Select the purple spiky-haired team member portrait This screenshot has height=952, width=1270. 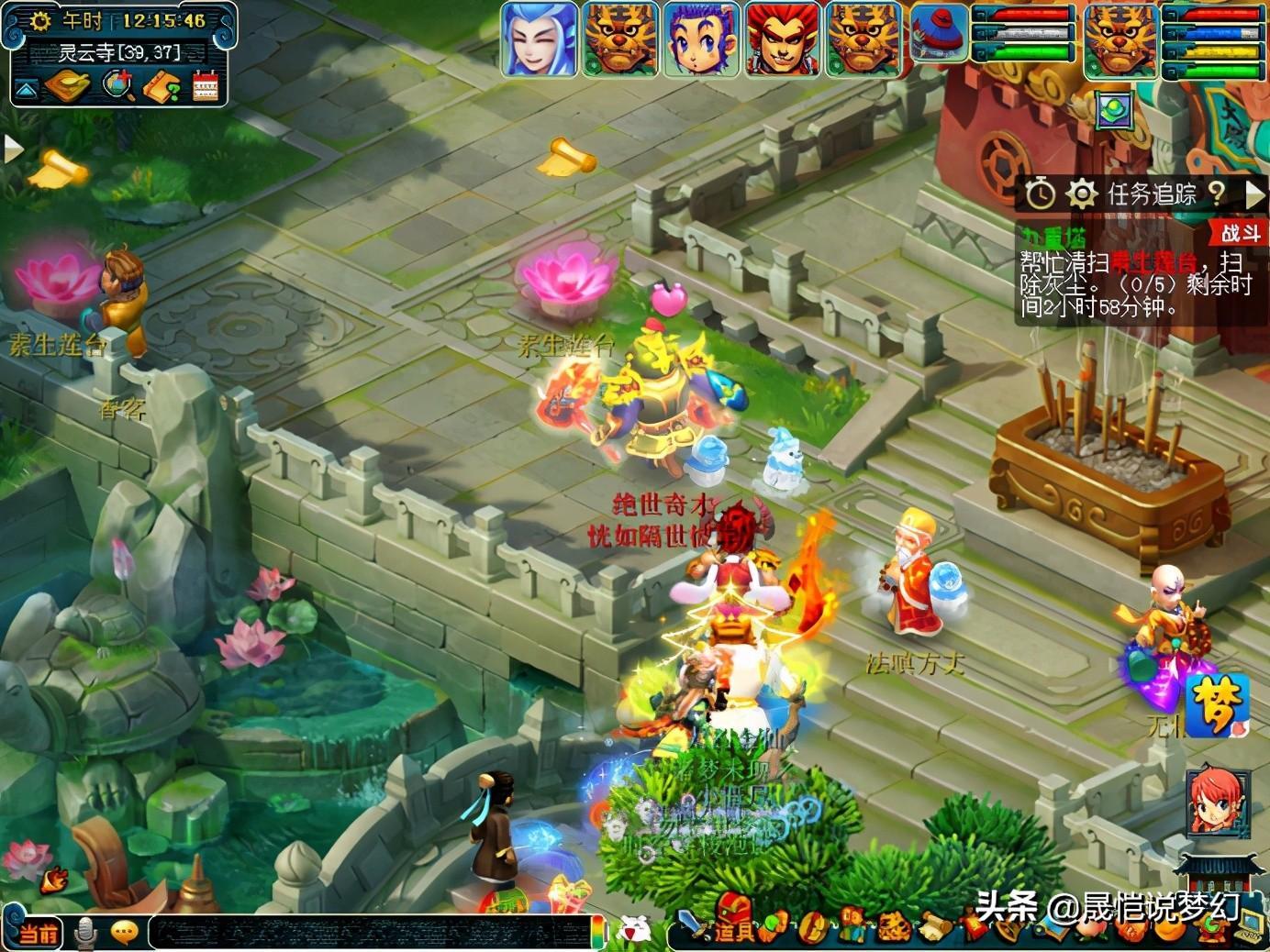701,39
